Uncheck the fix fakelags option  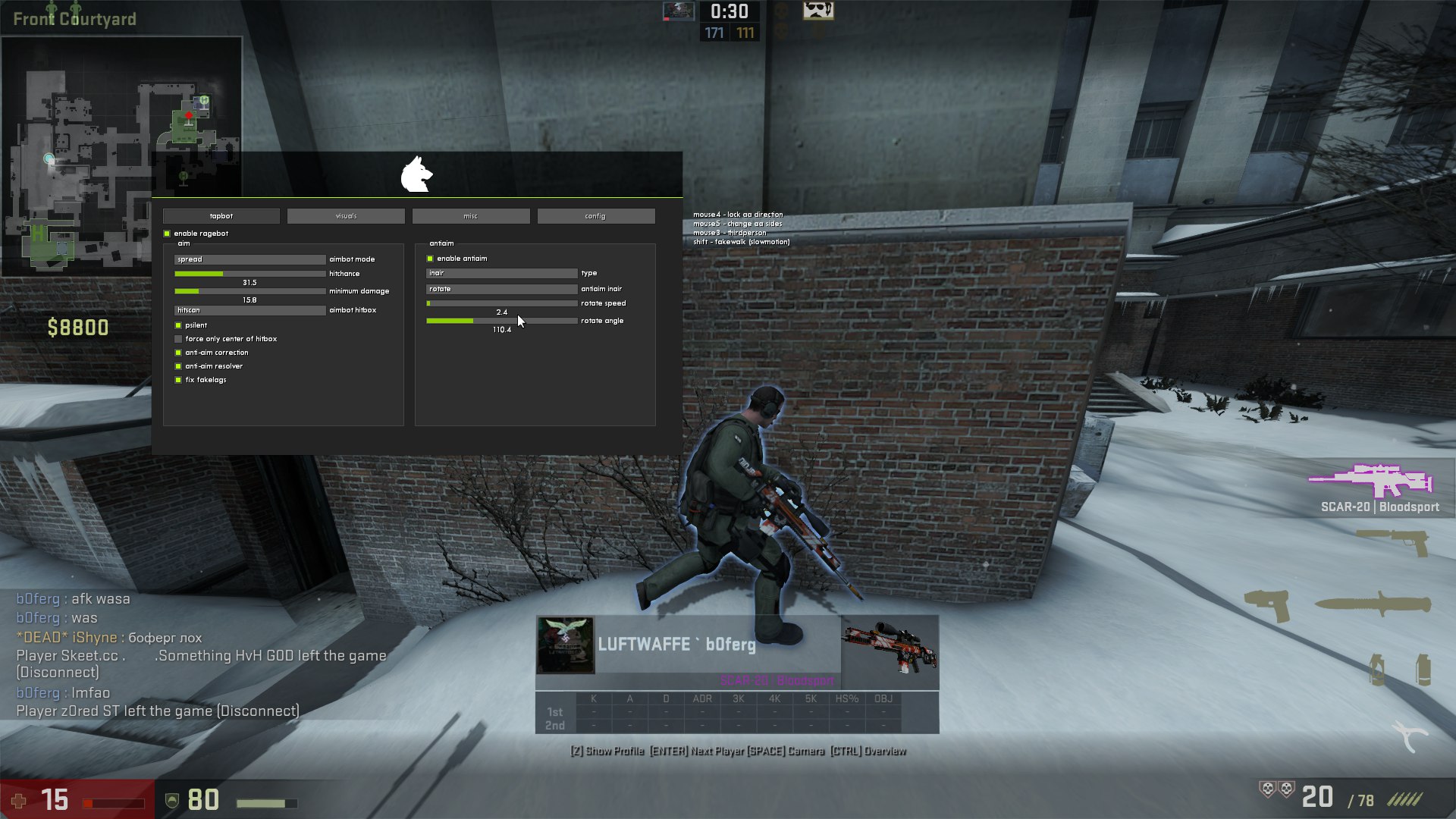[x=179, y=380]
